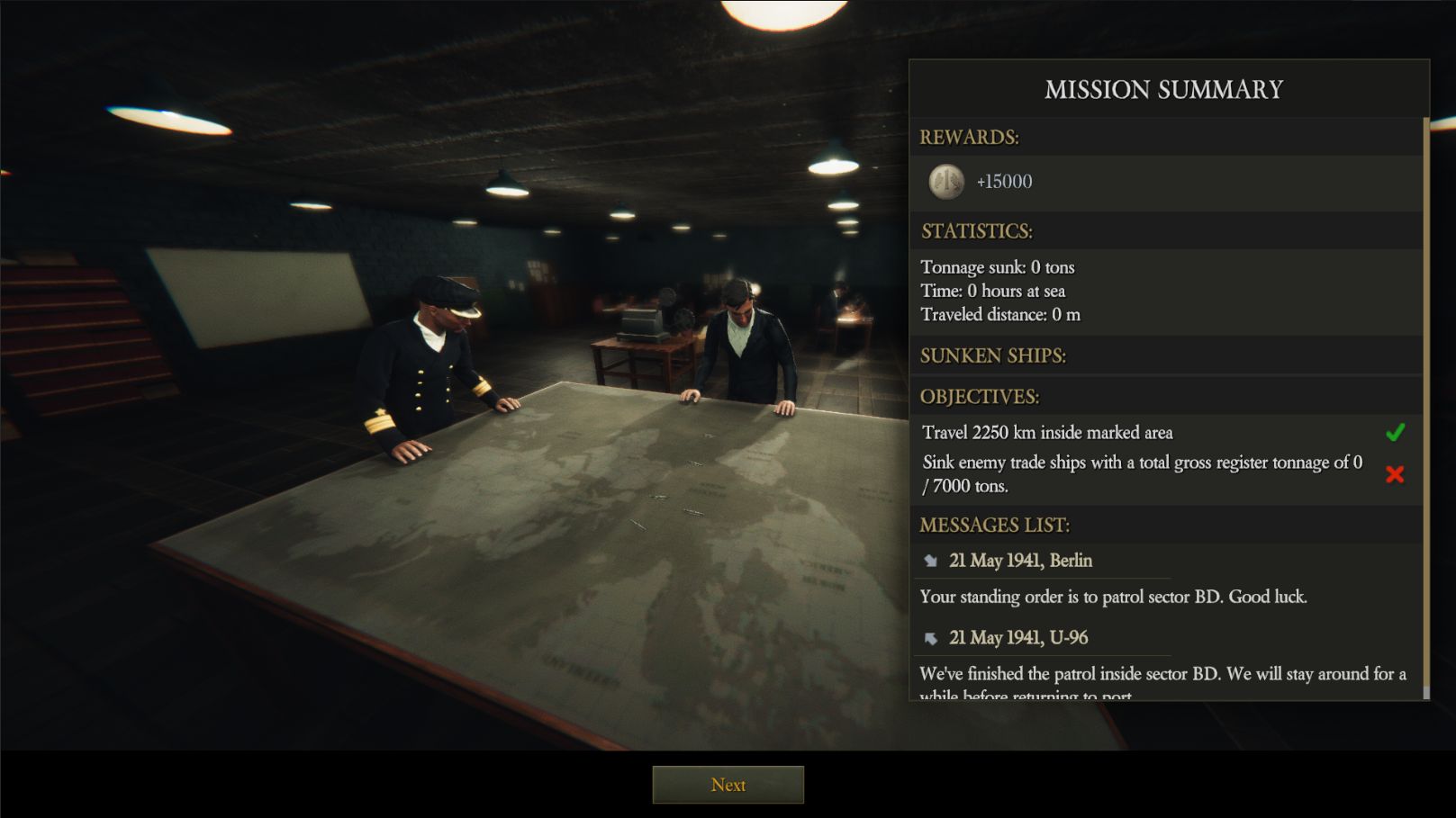
Task: Click the Mission Summary panel scrollbar
Action: pos(1425,405)
